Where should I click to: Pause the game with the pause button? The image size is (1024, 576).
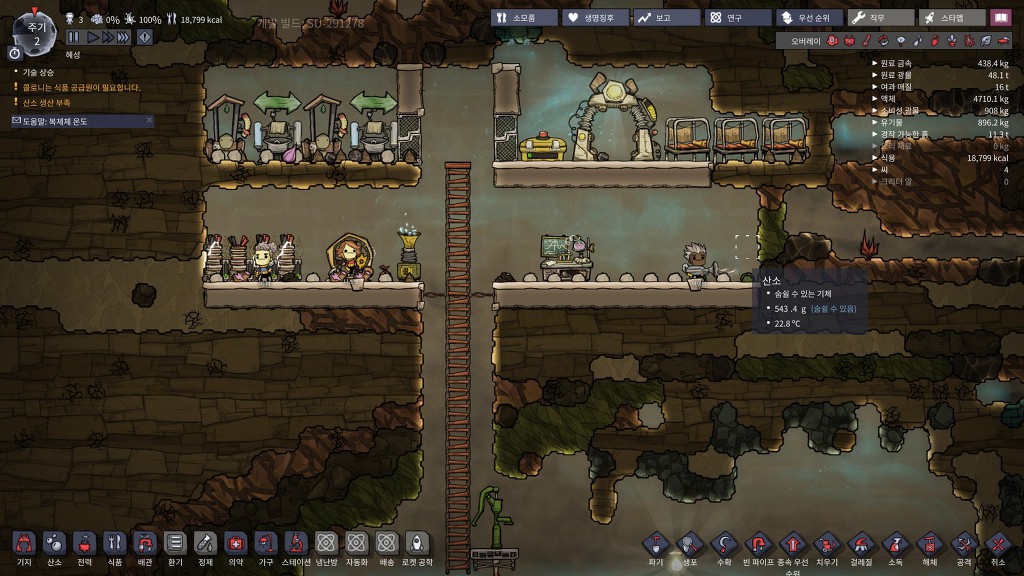(x=74, y=36)
